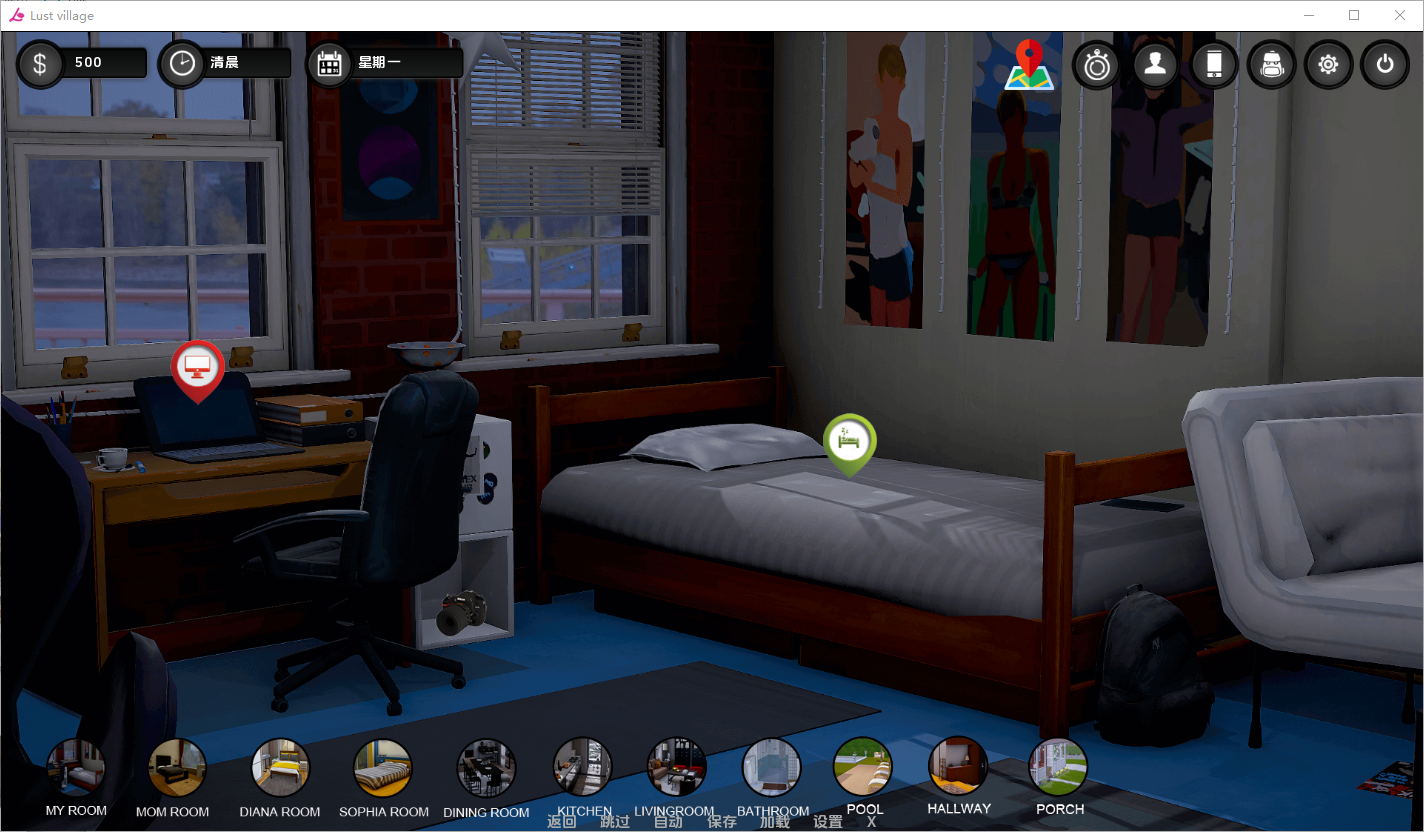Open the map with the red pin icon
1424x832 pixels.
1029,66
